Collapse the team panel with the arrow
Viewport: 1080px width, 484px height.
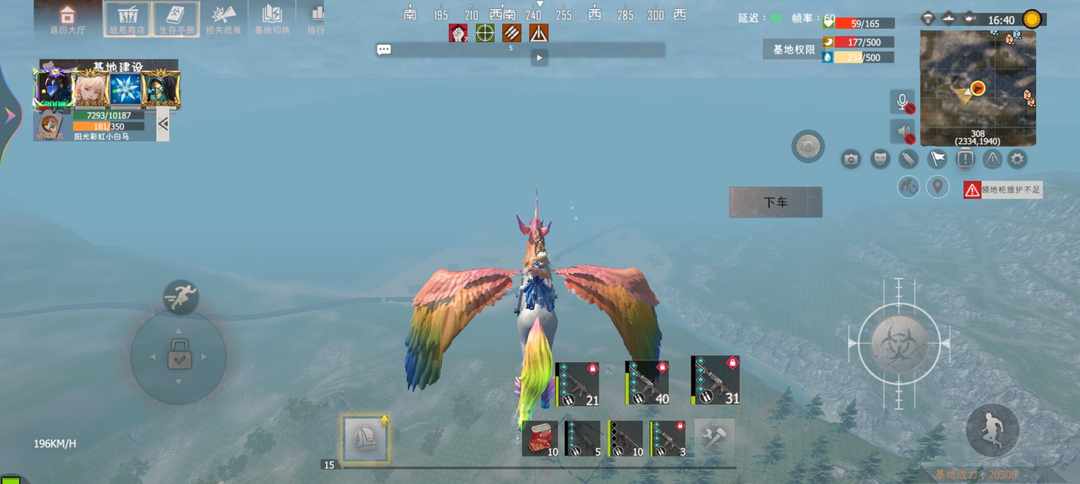tap(163, 124)
